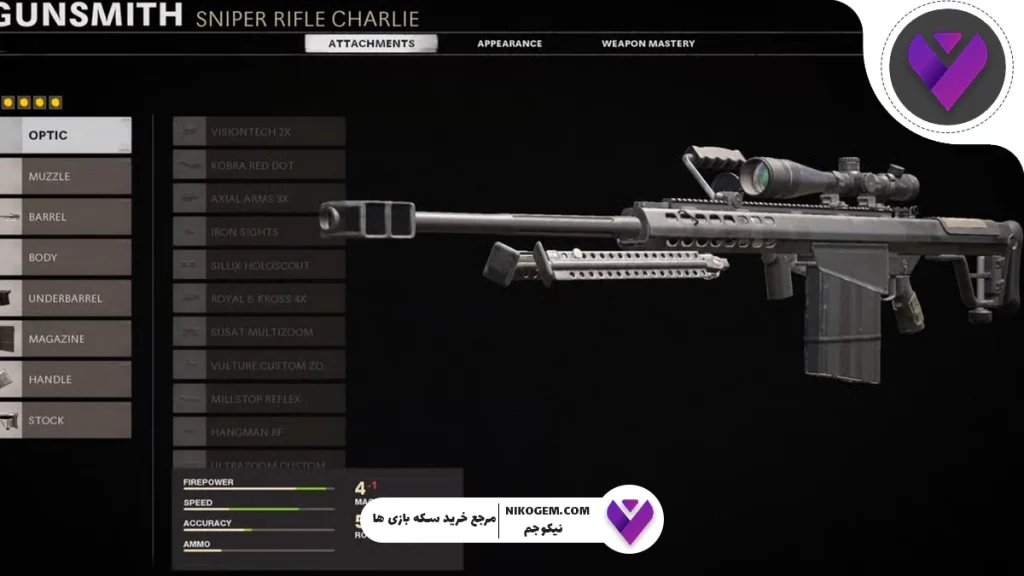Open the Underbarrel attachment category

[65, 298]
